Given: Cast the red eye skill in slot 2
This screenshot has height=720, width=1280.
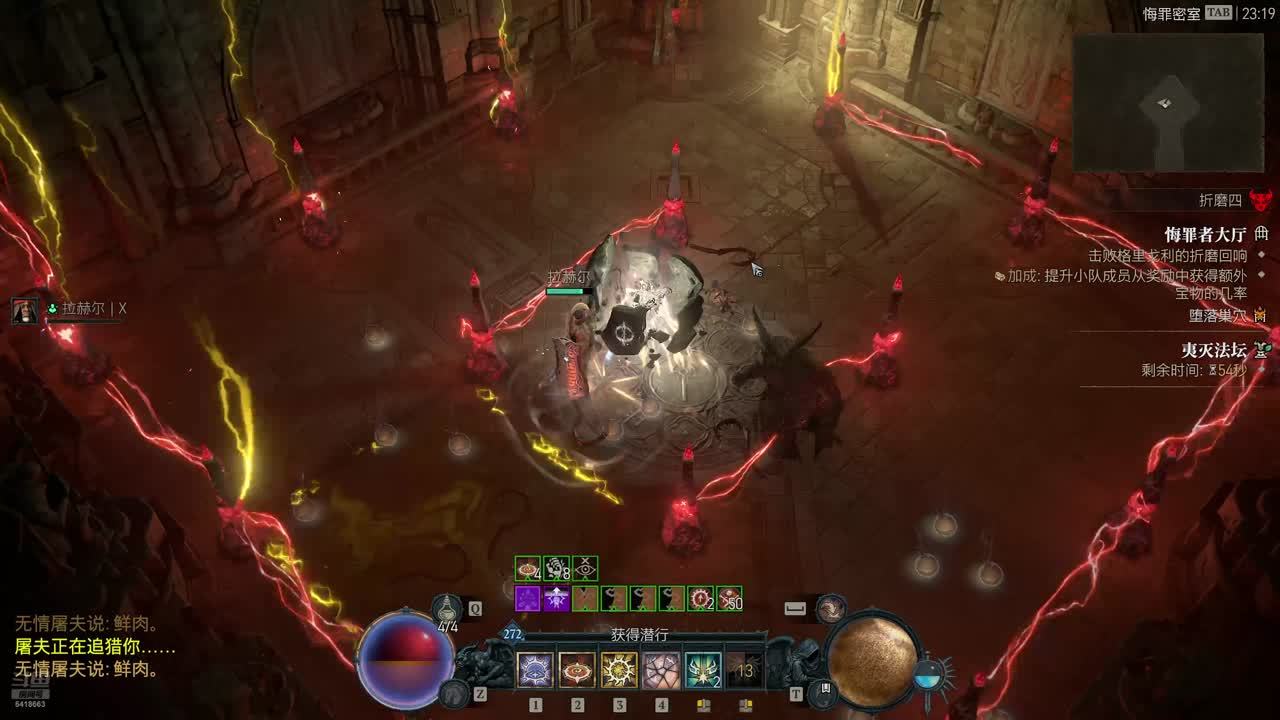Looking at the screenshot, I should (577, 670).
